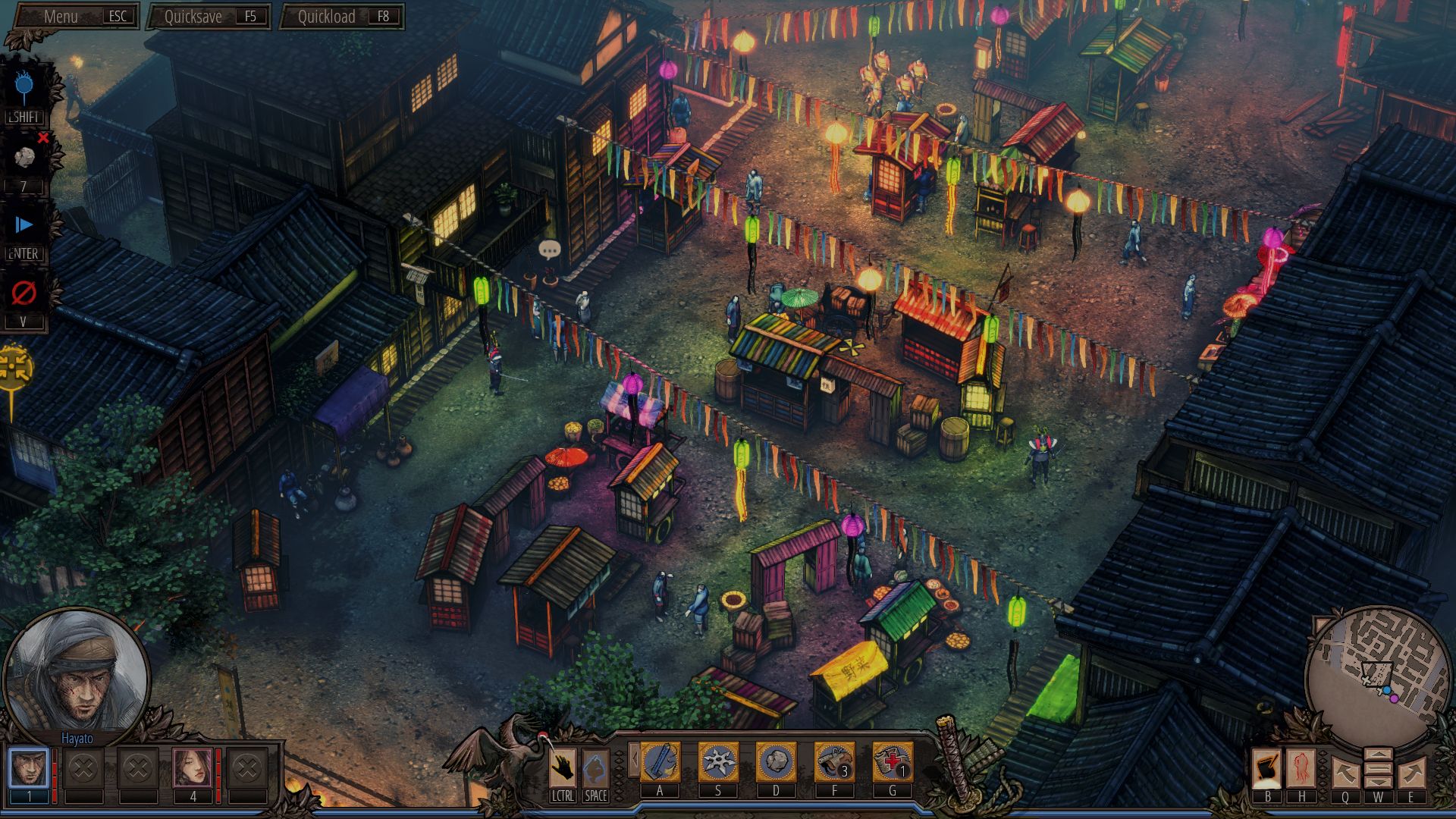Image resolution: width=1456 pixels, height=819 pixels.
Task: Select the sword ability icon
Action: (660, 761)
